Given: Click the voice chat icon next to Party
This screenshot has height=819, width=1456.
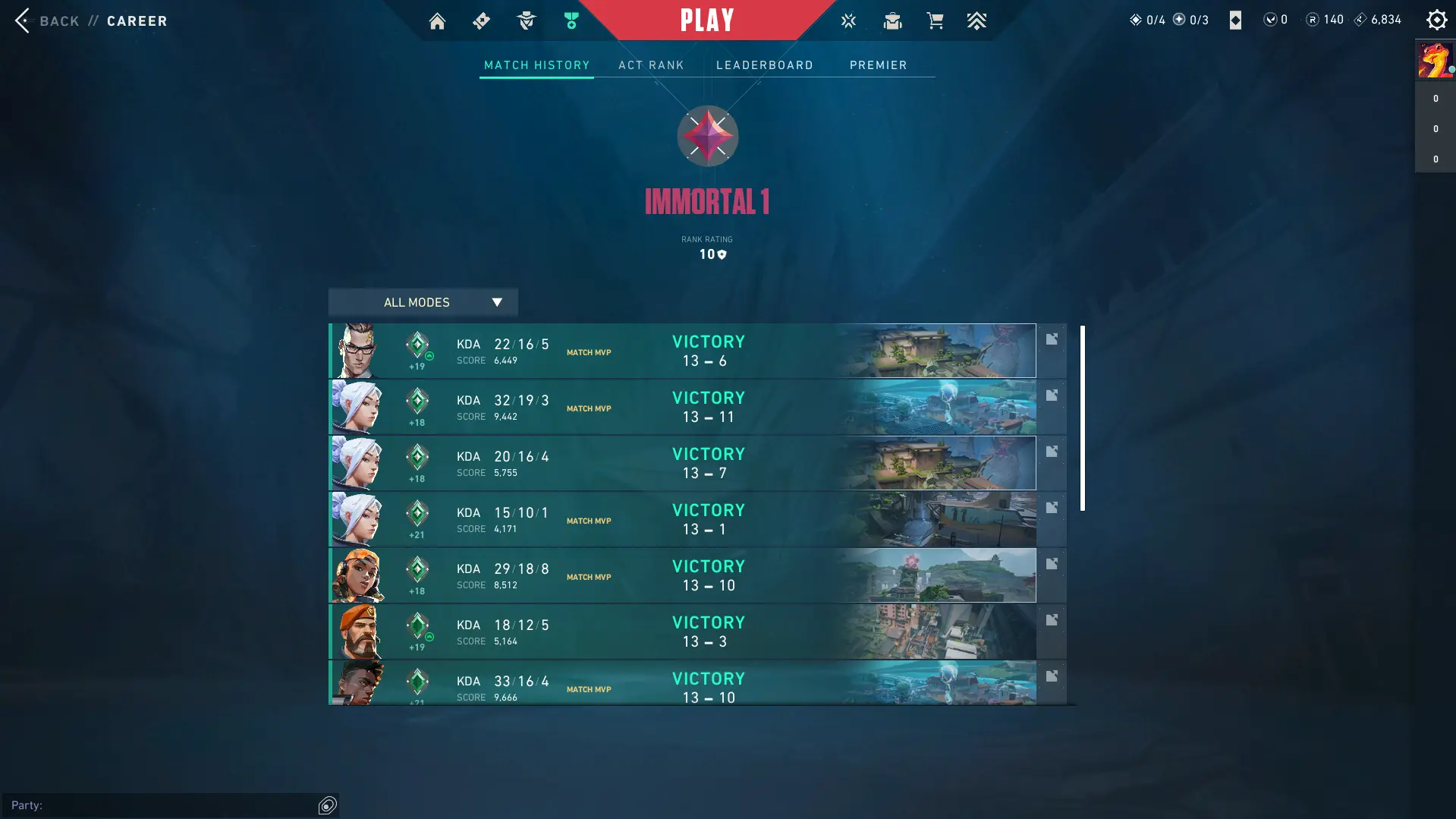Looking at the screenshot, I should tap(326, 805).
